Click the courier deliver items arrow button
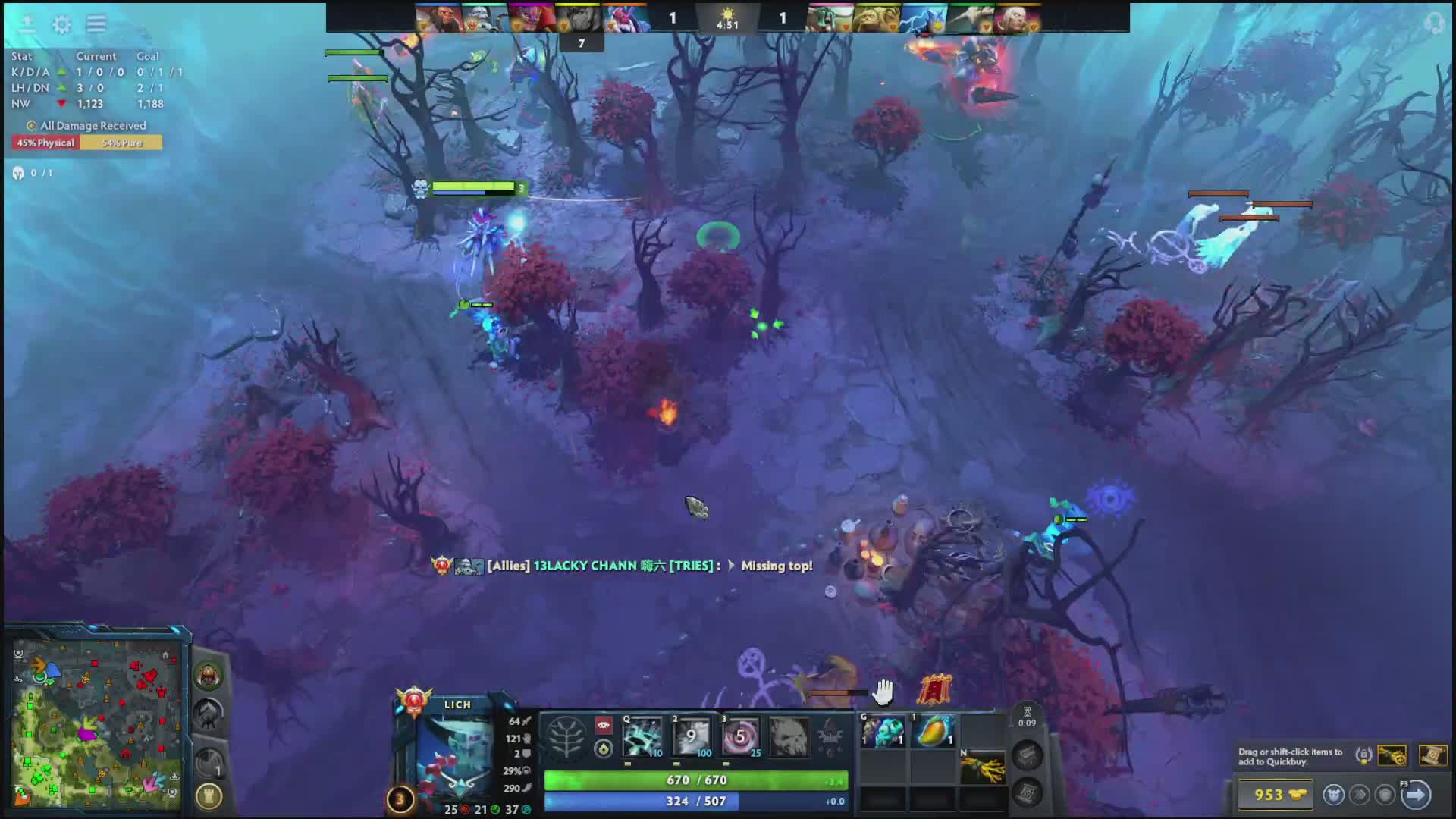Screen dimensions: 1456x819 pyautogui.click(x=1415, y=795)
